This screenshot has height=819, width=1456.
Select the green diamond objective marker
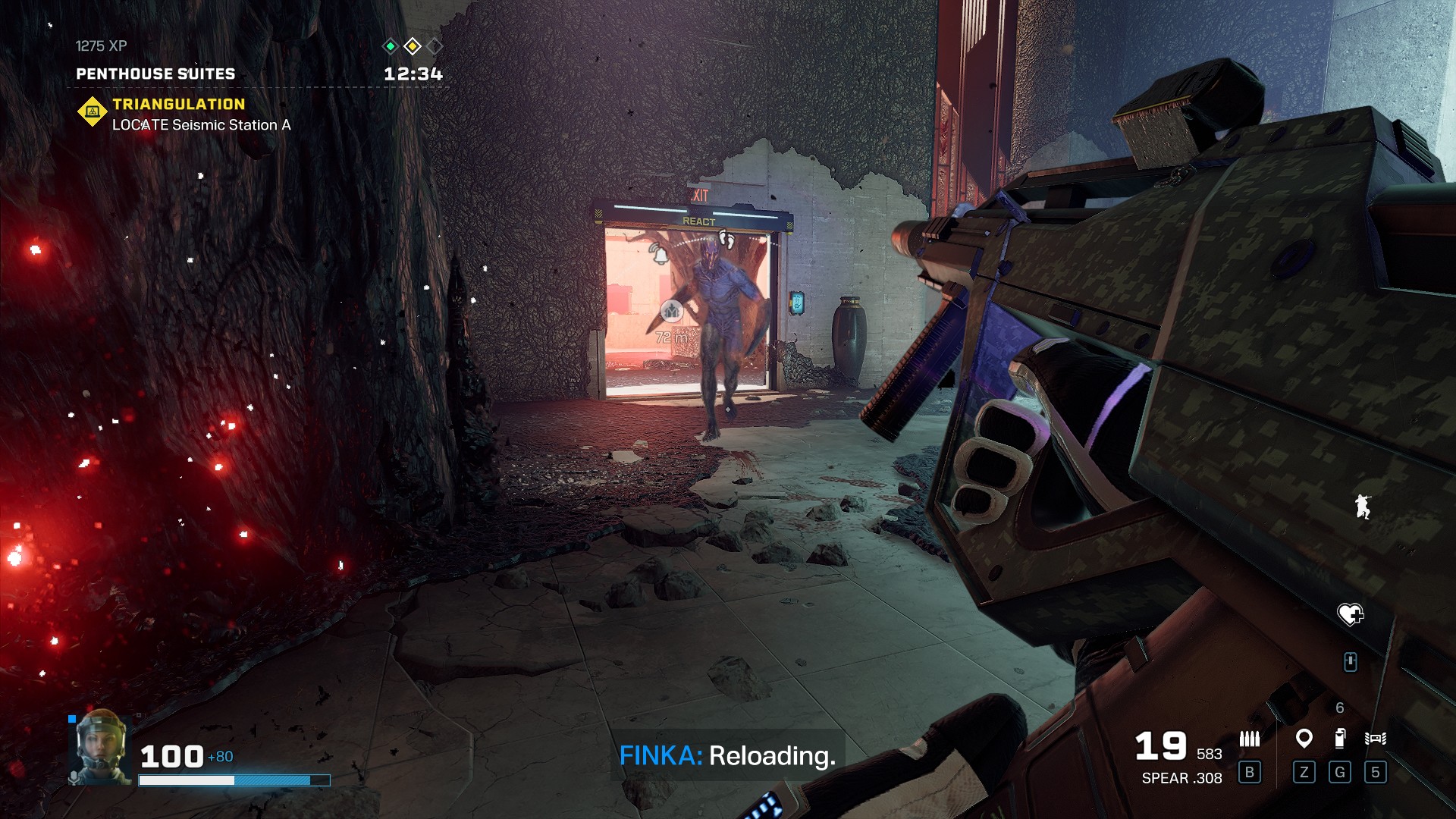coord(390,46)
